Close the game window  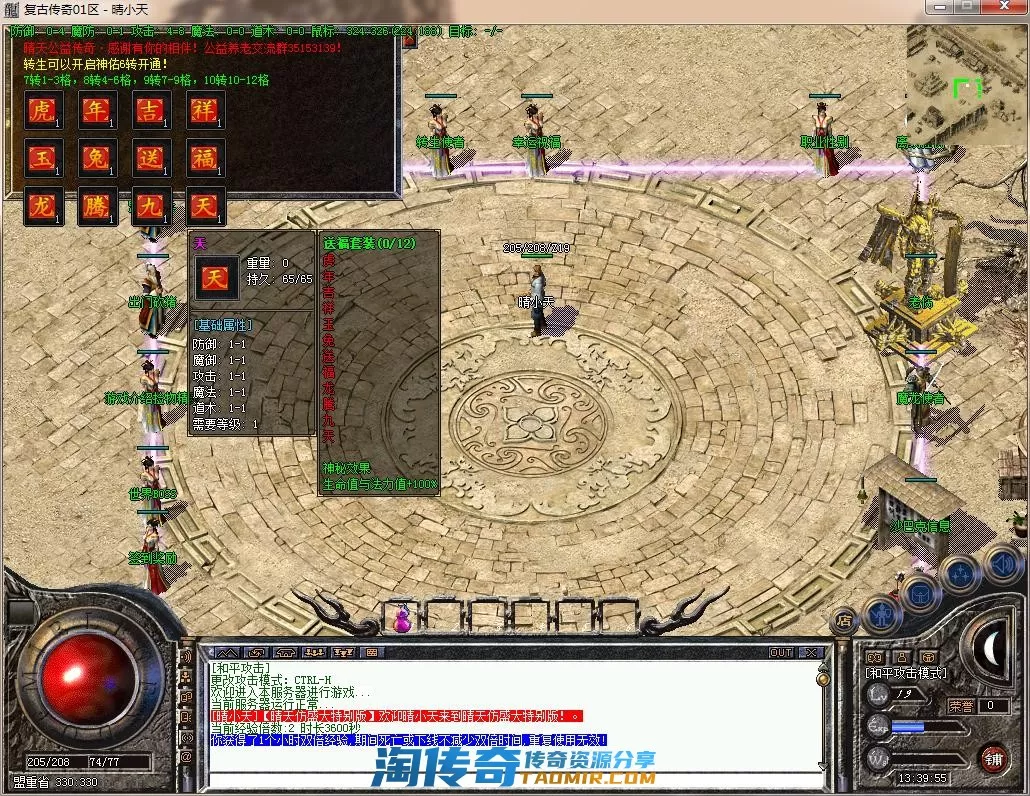[1005, 8]
